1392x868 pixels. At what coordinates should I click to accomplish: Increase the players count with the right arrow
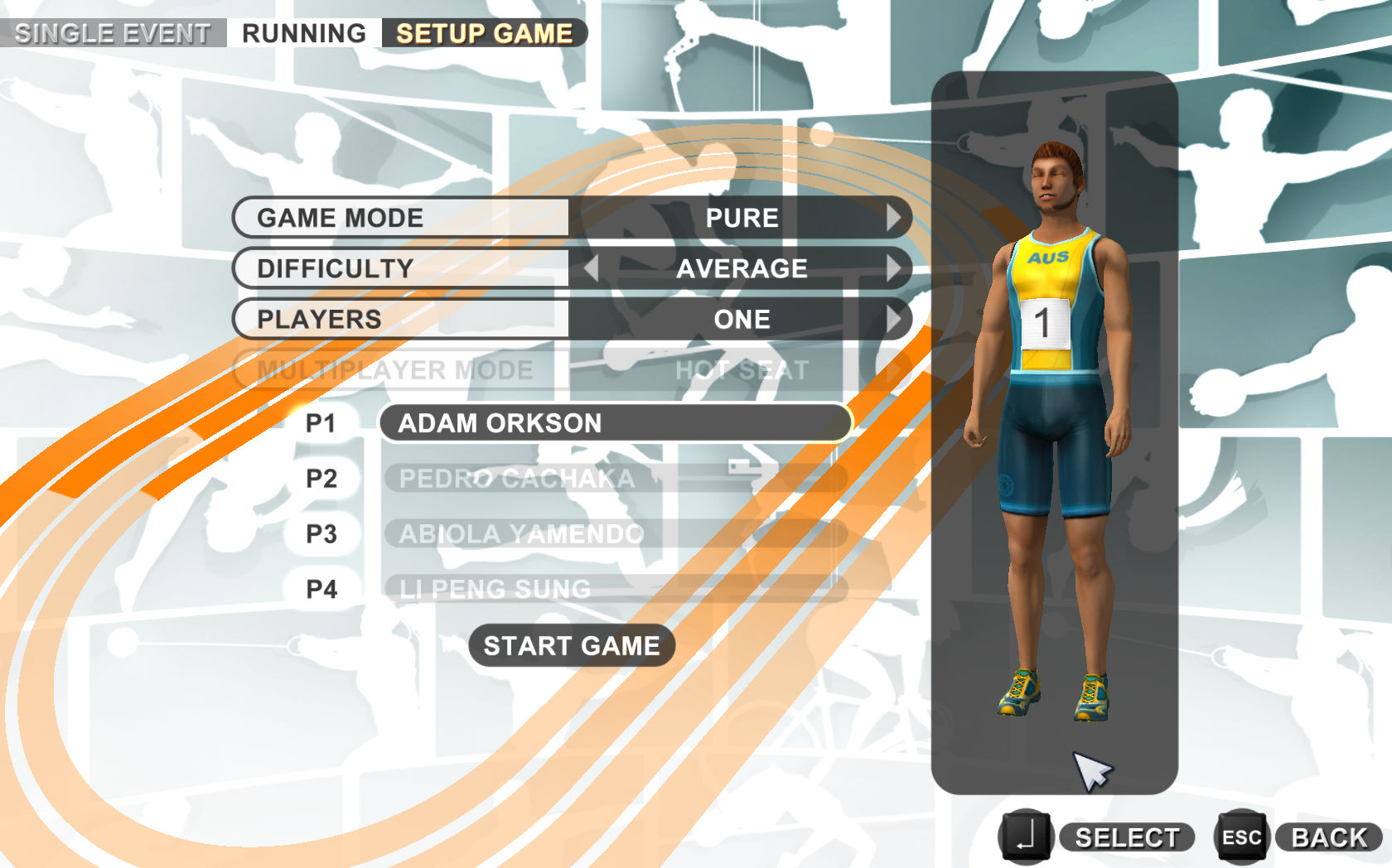click(892, 319)
